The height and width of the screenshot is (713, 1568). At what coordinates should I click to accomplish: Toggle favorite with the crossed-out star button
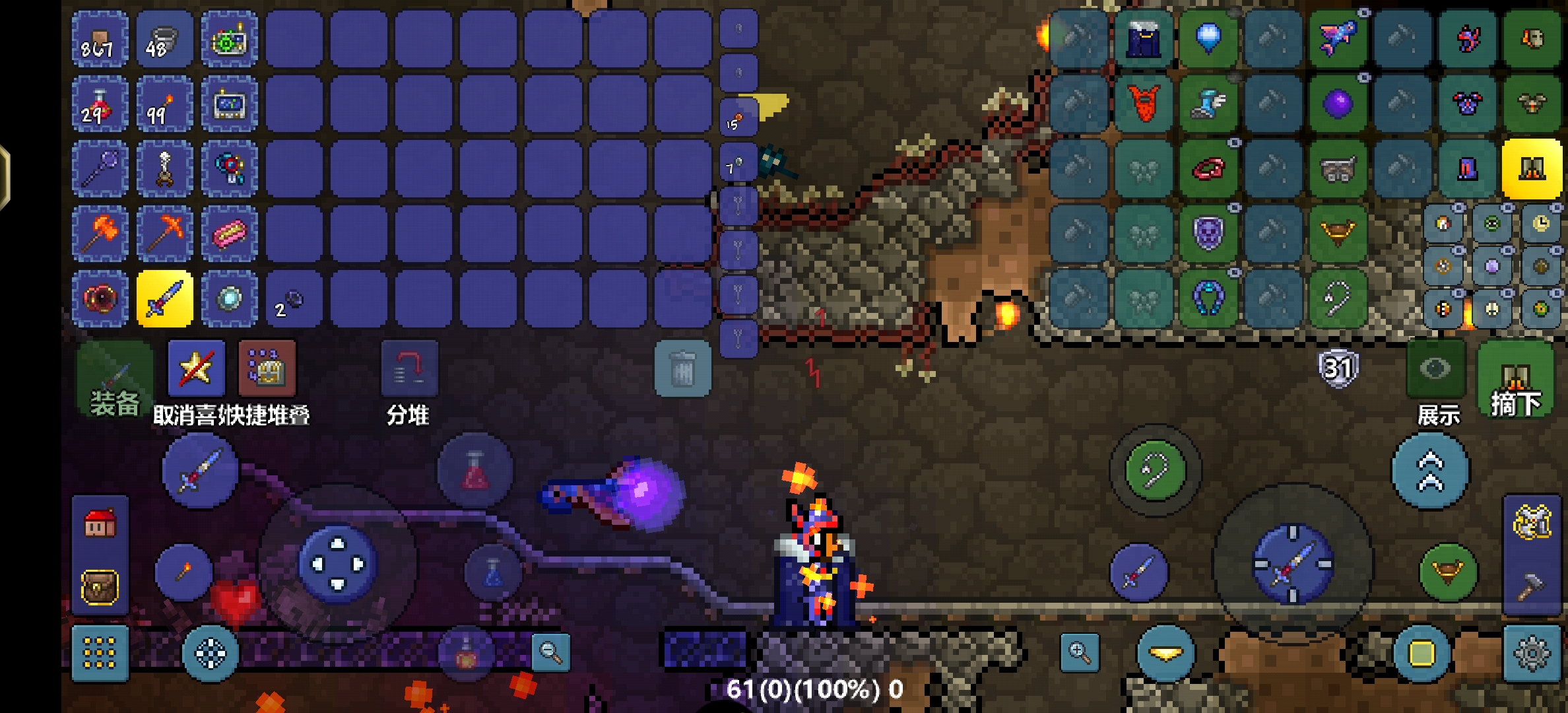(x=196, y=368)
